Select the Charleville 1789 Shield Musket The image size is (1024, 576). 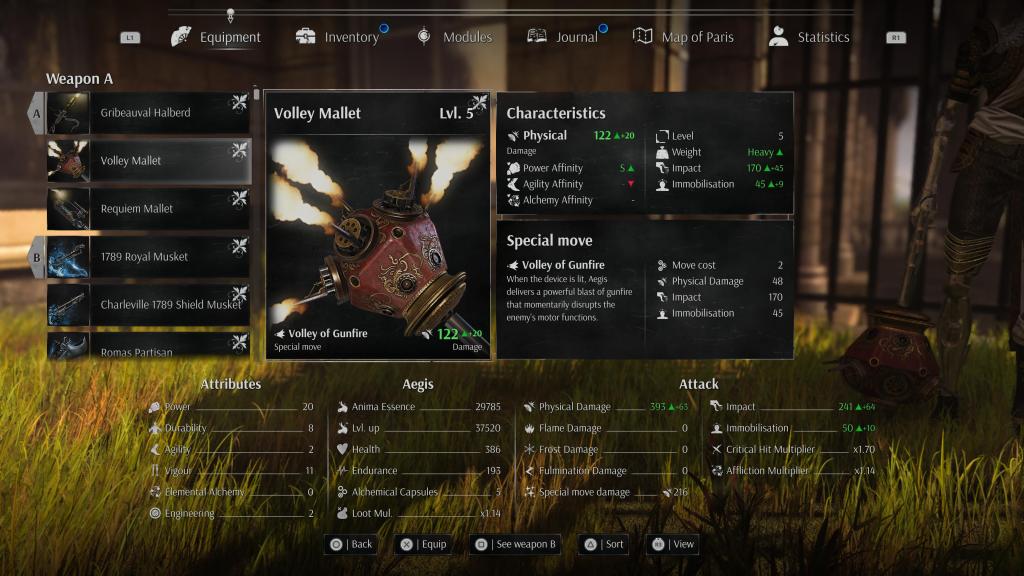(148, 305)
